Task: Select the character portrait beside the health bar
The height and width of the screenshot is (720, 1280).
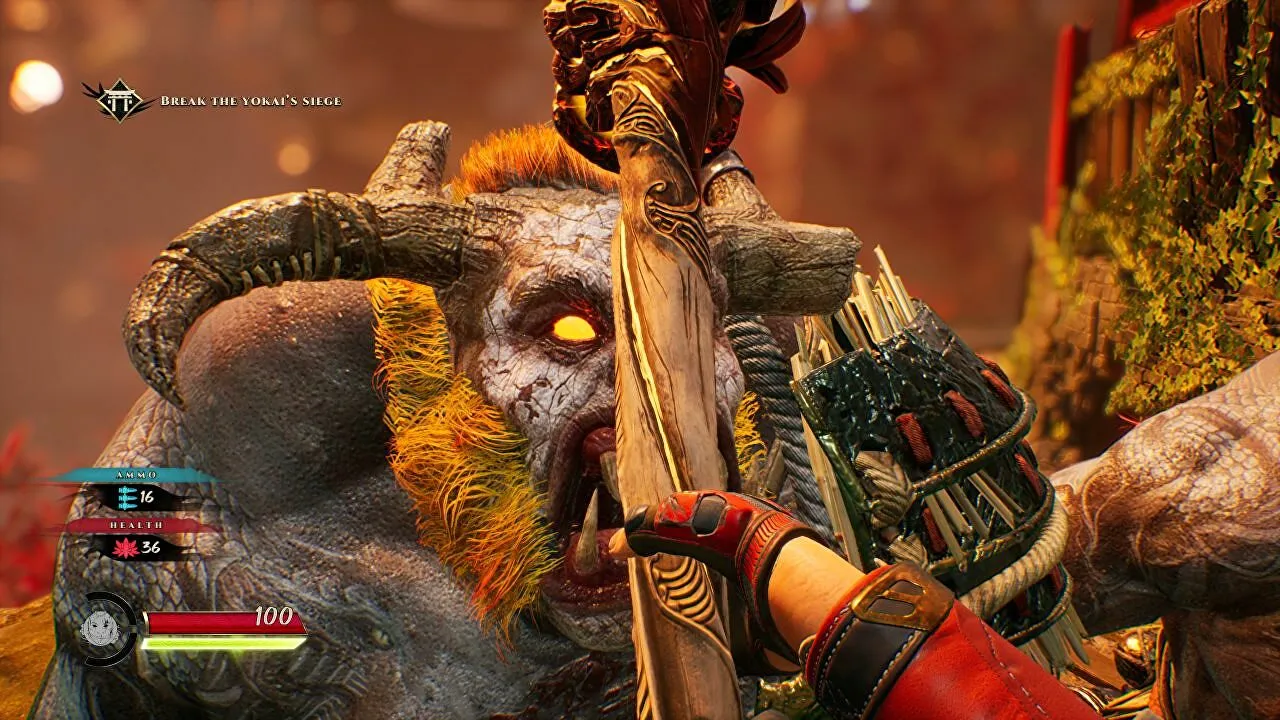Action: tap(101, 628)
